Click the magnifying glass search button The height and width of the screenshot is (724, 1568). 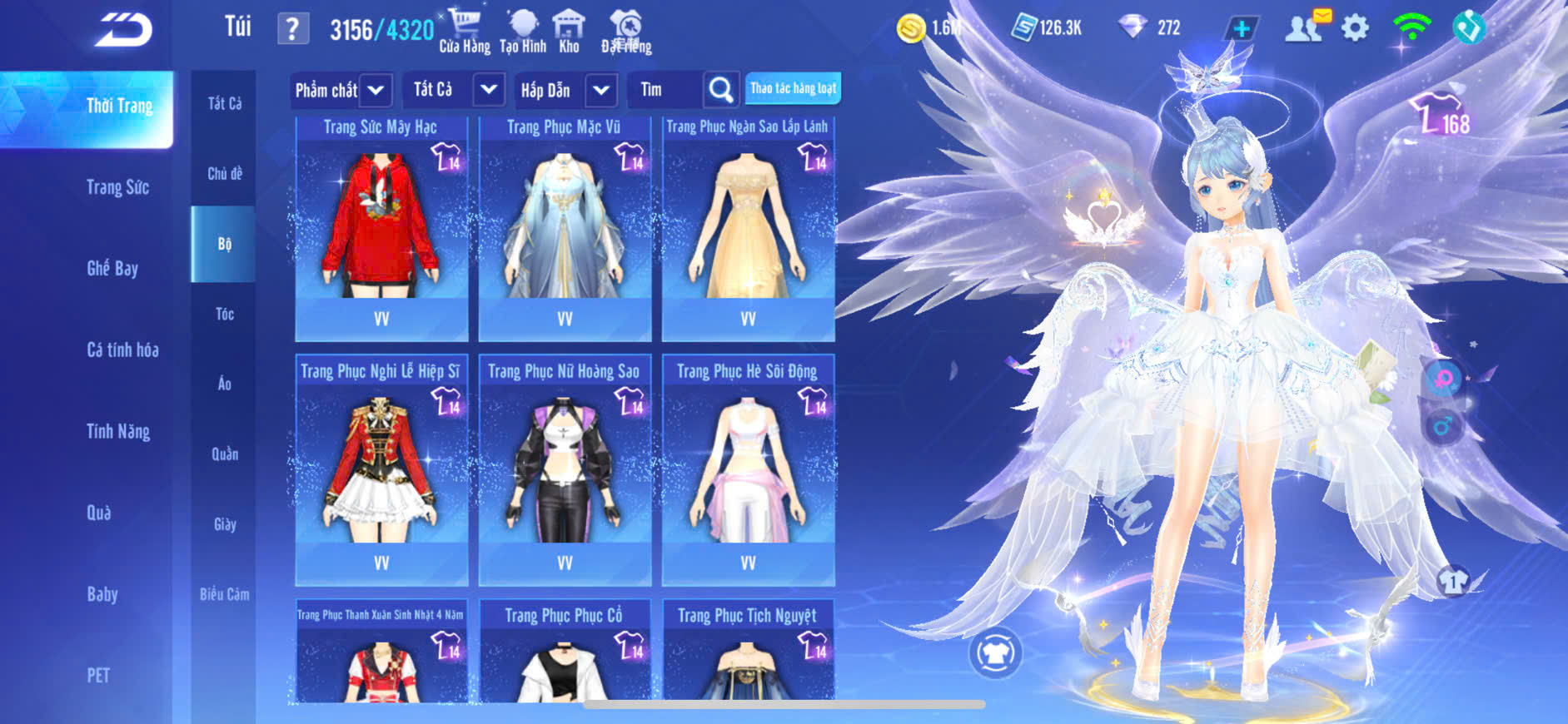(721, 90)
